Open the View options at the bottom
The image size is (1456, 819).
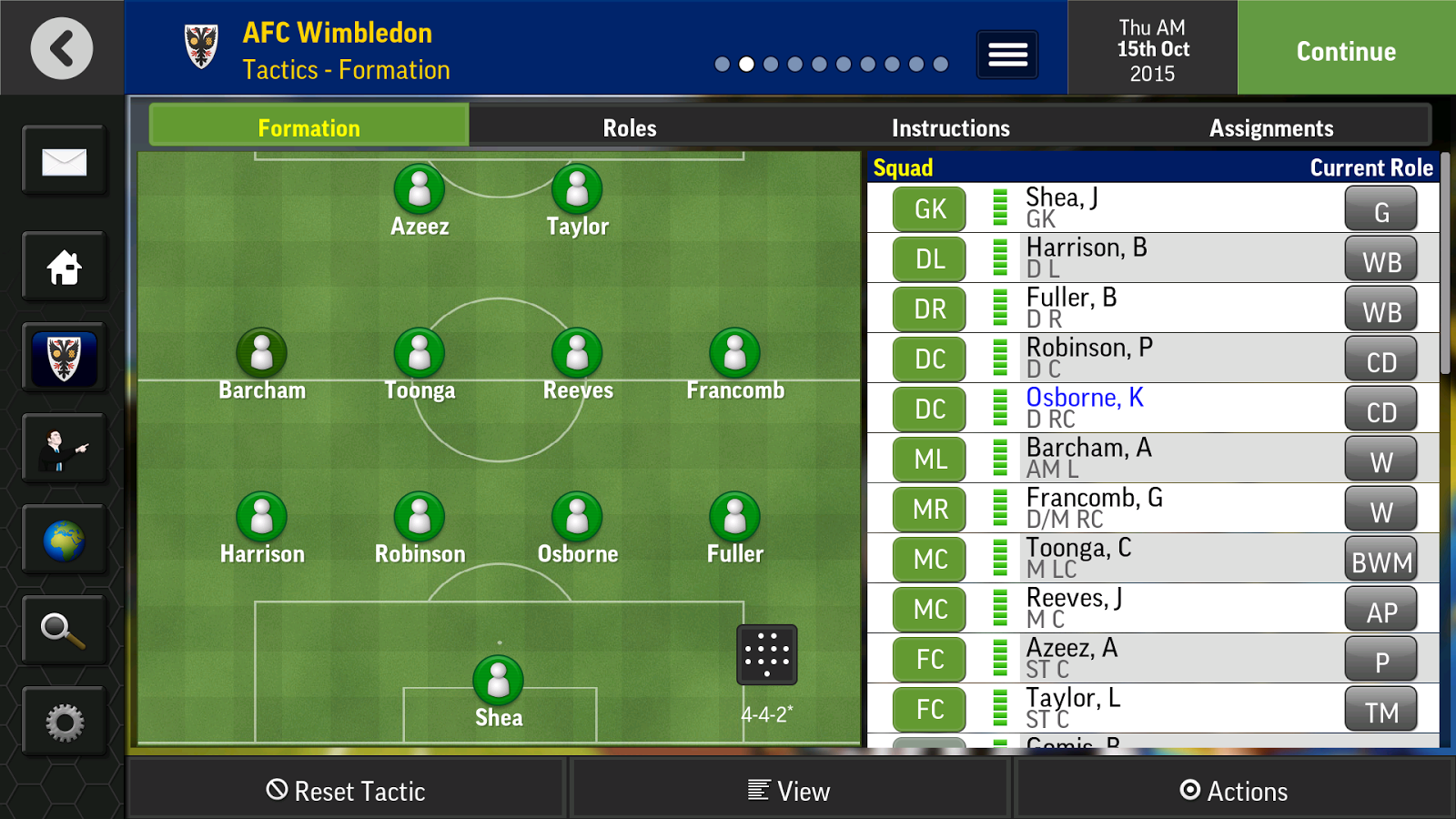pos(790,790)
